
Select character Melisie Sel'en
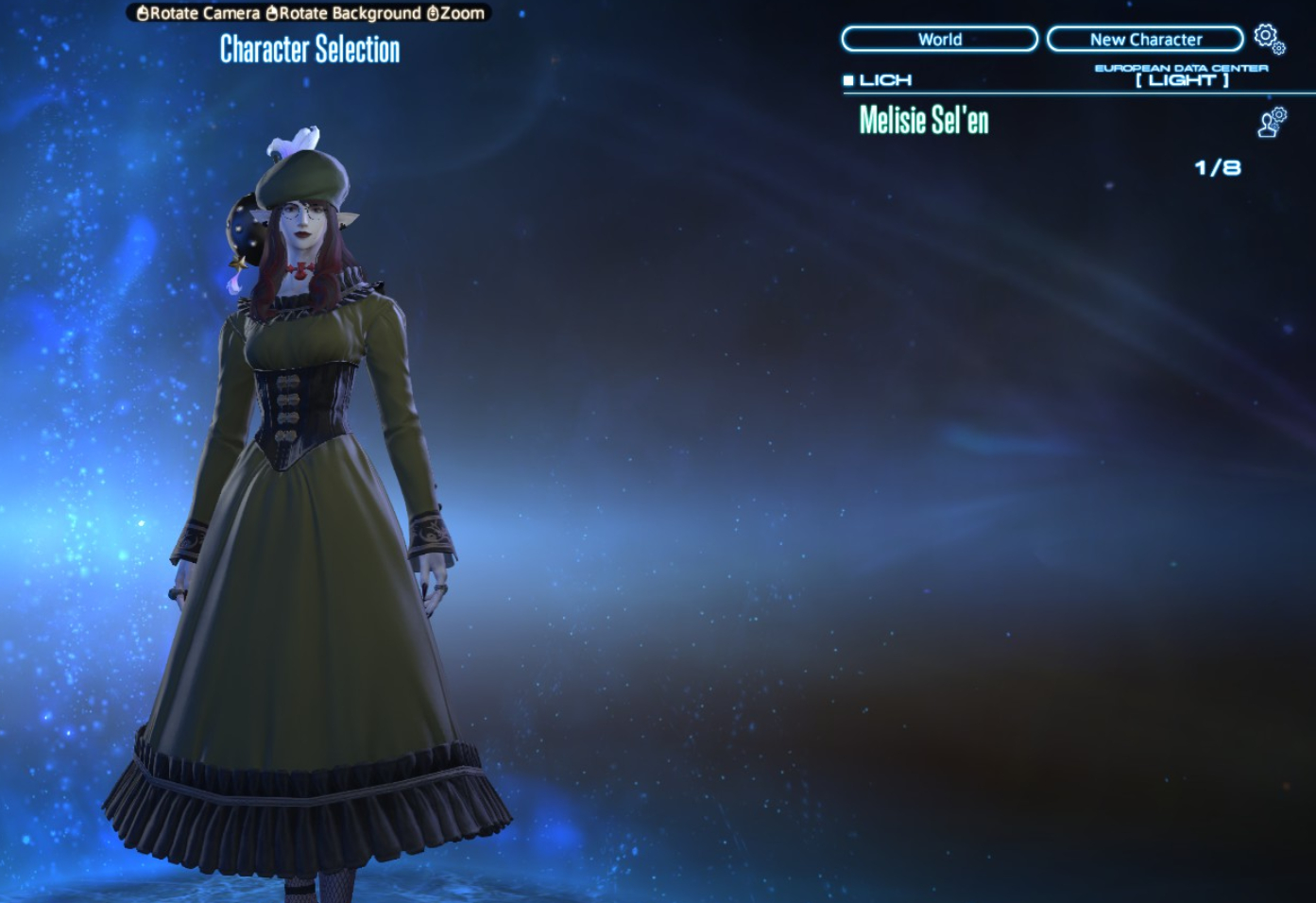point(924,120)
